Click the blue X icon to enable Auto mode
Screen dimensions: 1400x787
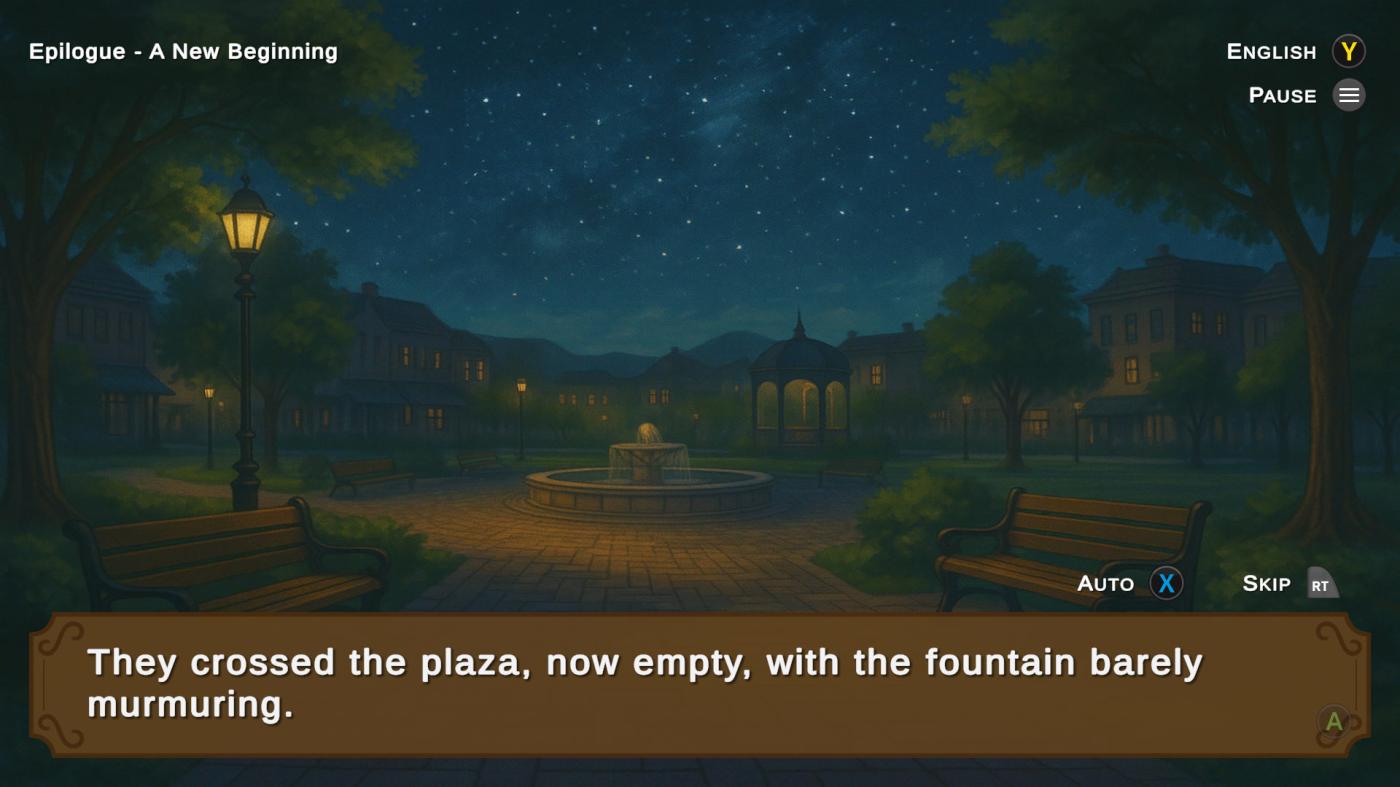pyautogui.click(x=1165, y=583)
